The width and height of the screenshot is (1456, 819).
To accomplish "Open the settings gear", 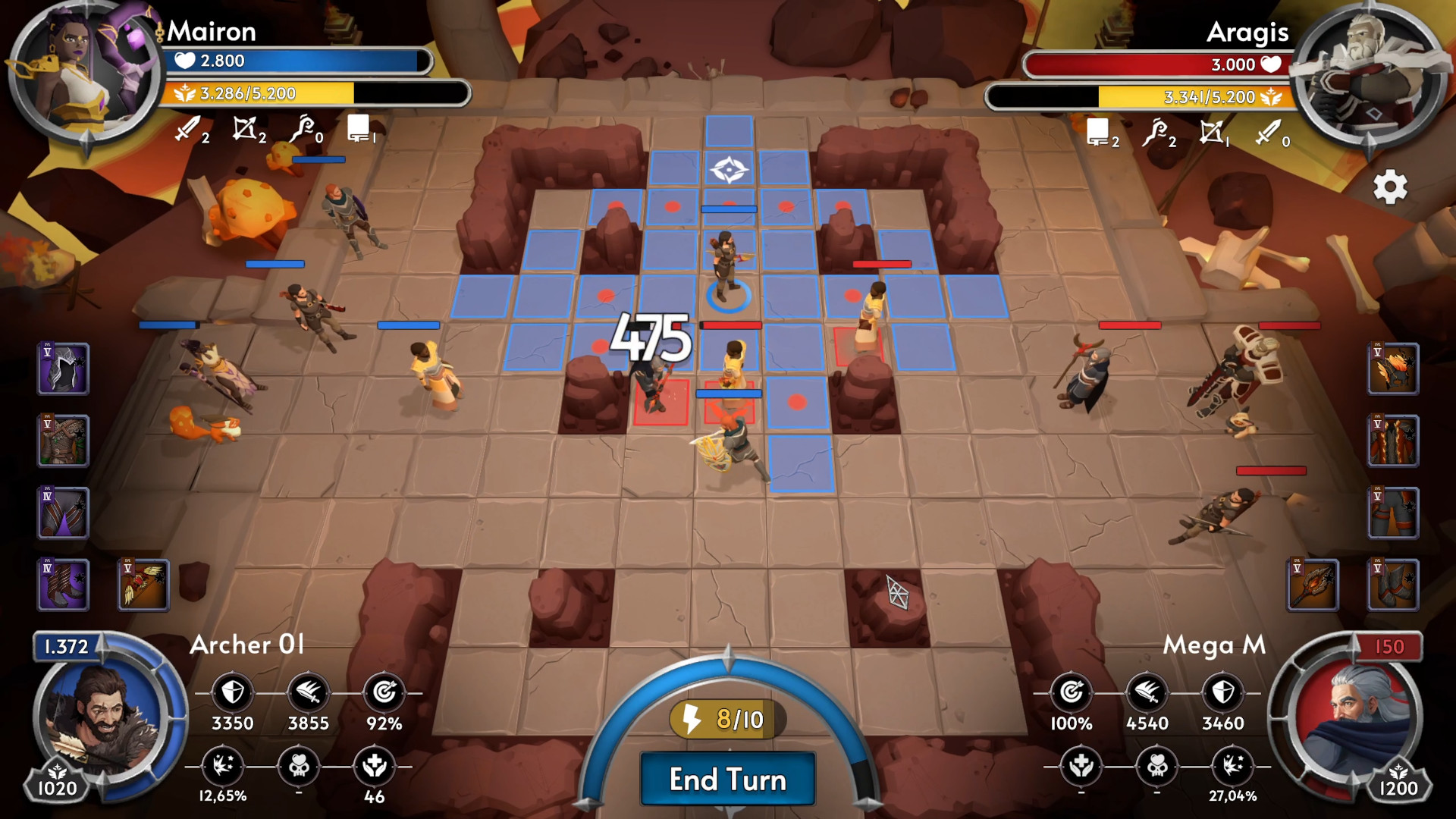I will 1392,188.
